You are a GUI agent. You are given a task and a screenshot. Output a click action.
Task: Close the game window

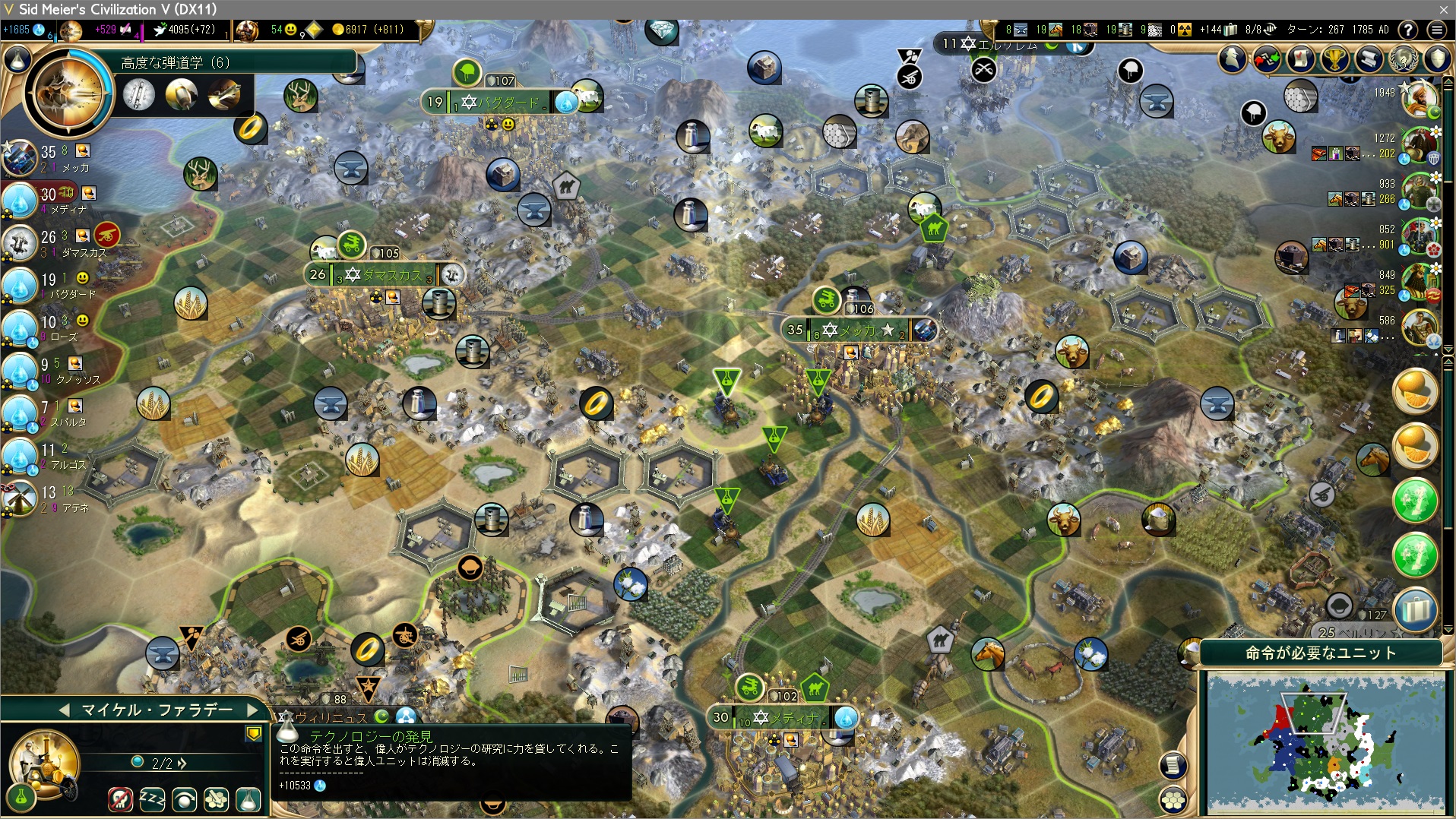coord(1443,9)
